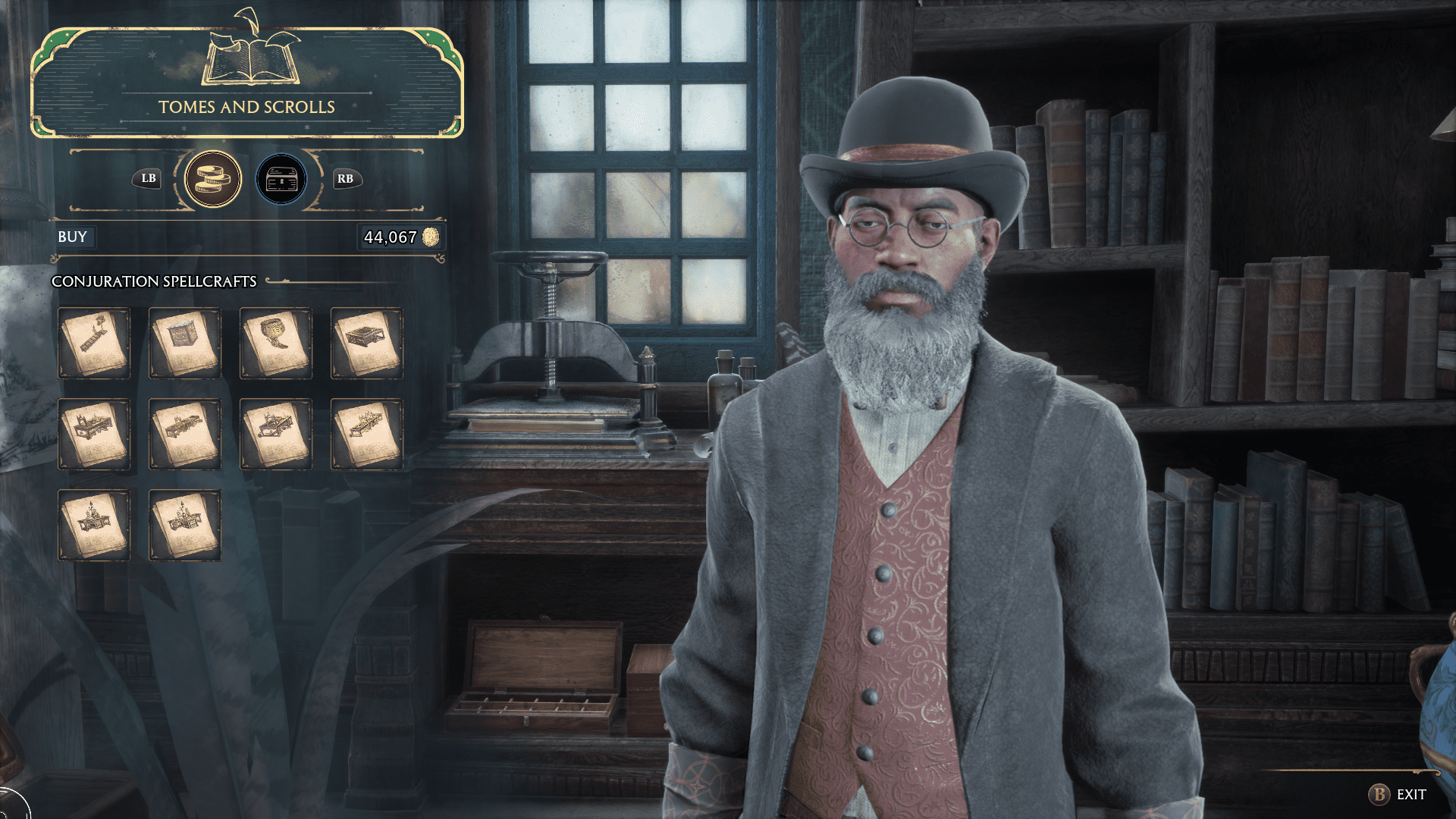Pick the goblet conjuration spellcraft scroll
1456x819 pixels.
pyautogui.click(x=276, y=344)
